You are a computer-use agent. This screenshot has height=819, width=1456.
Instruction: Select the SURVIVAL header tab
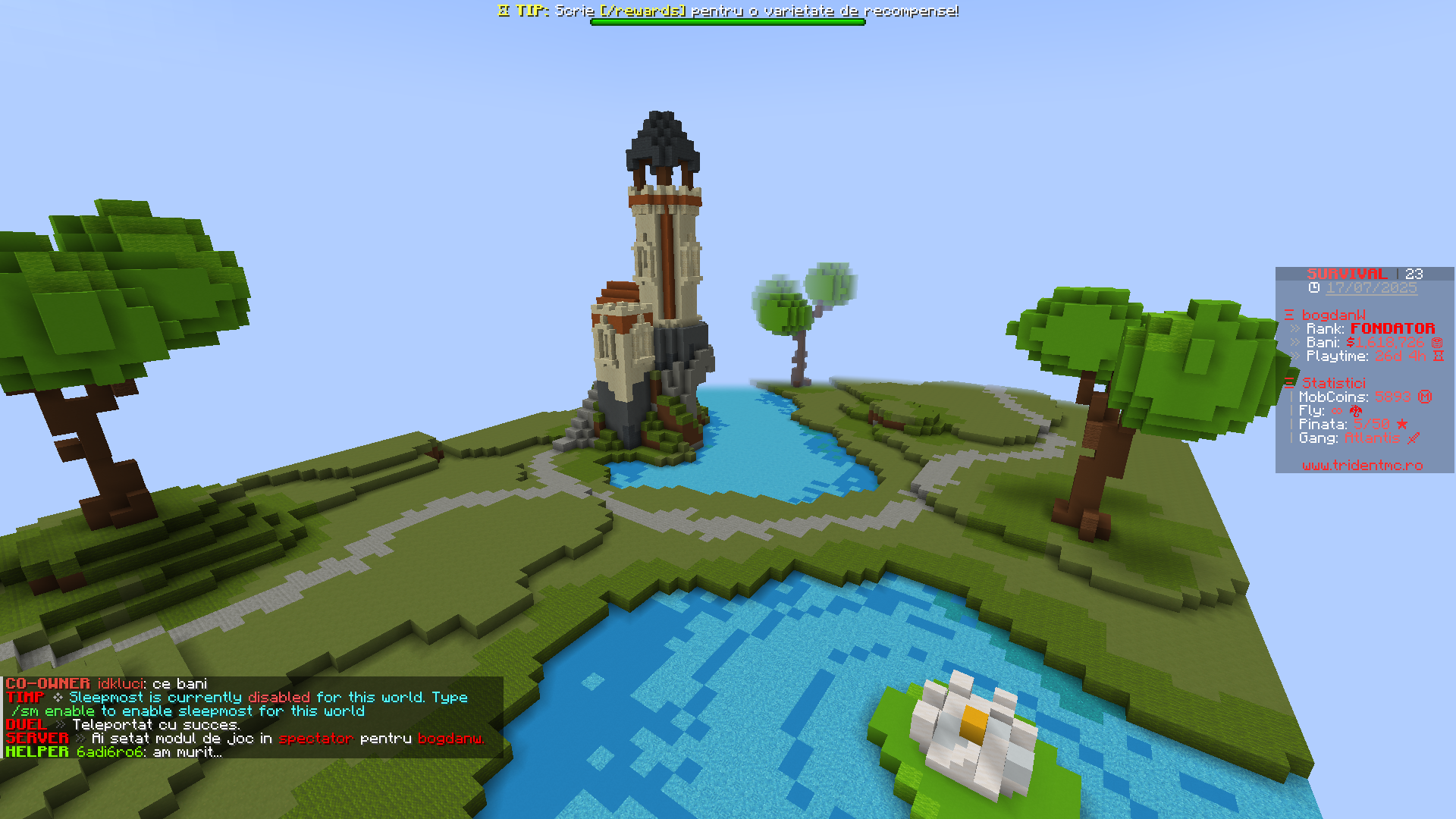click(1346, 274)
